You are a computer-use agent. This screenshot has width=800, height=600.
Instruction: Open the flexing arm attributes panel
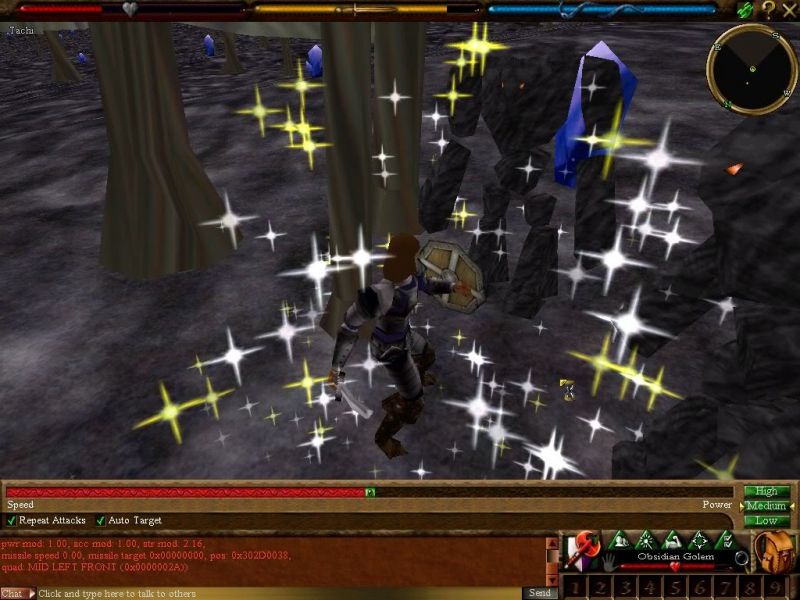tap(674, 540)
